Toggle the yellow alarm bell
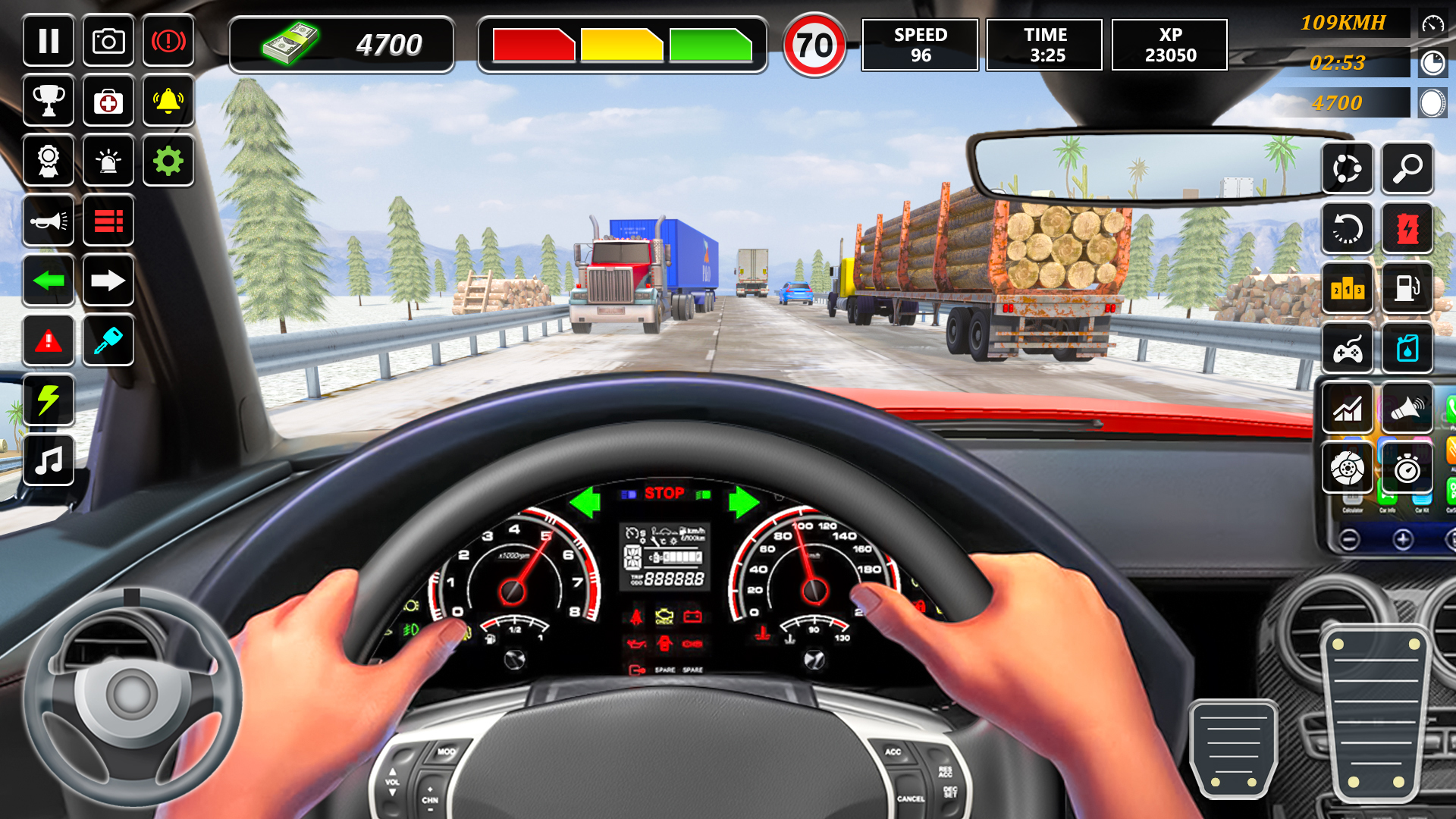The width and height of the screenshot is (1456, 819). coord(168,102)
